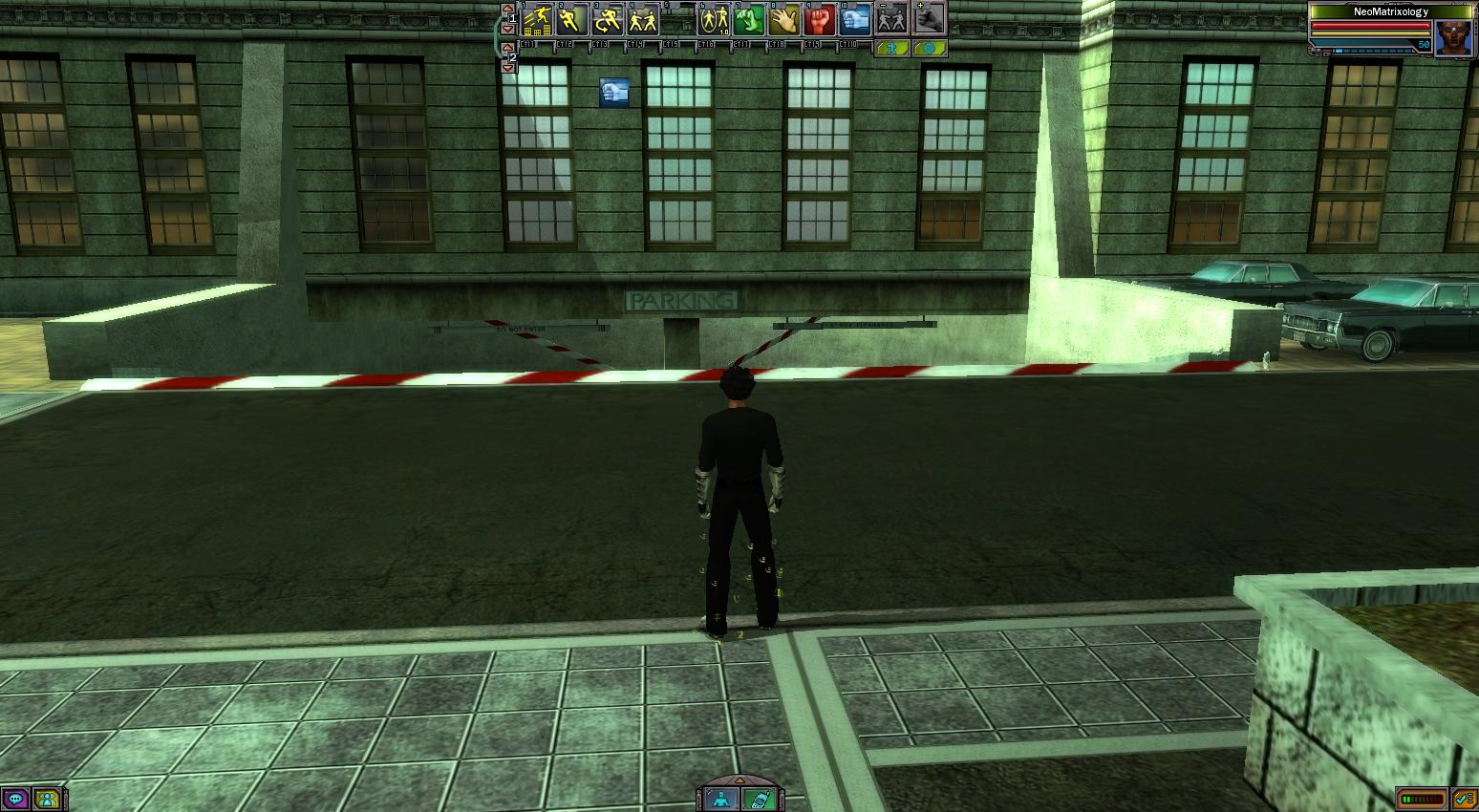Open the checklist mission button in the corner

point(1464,799)
